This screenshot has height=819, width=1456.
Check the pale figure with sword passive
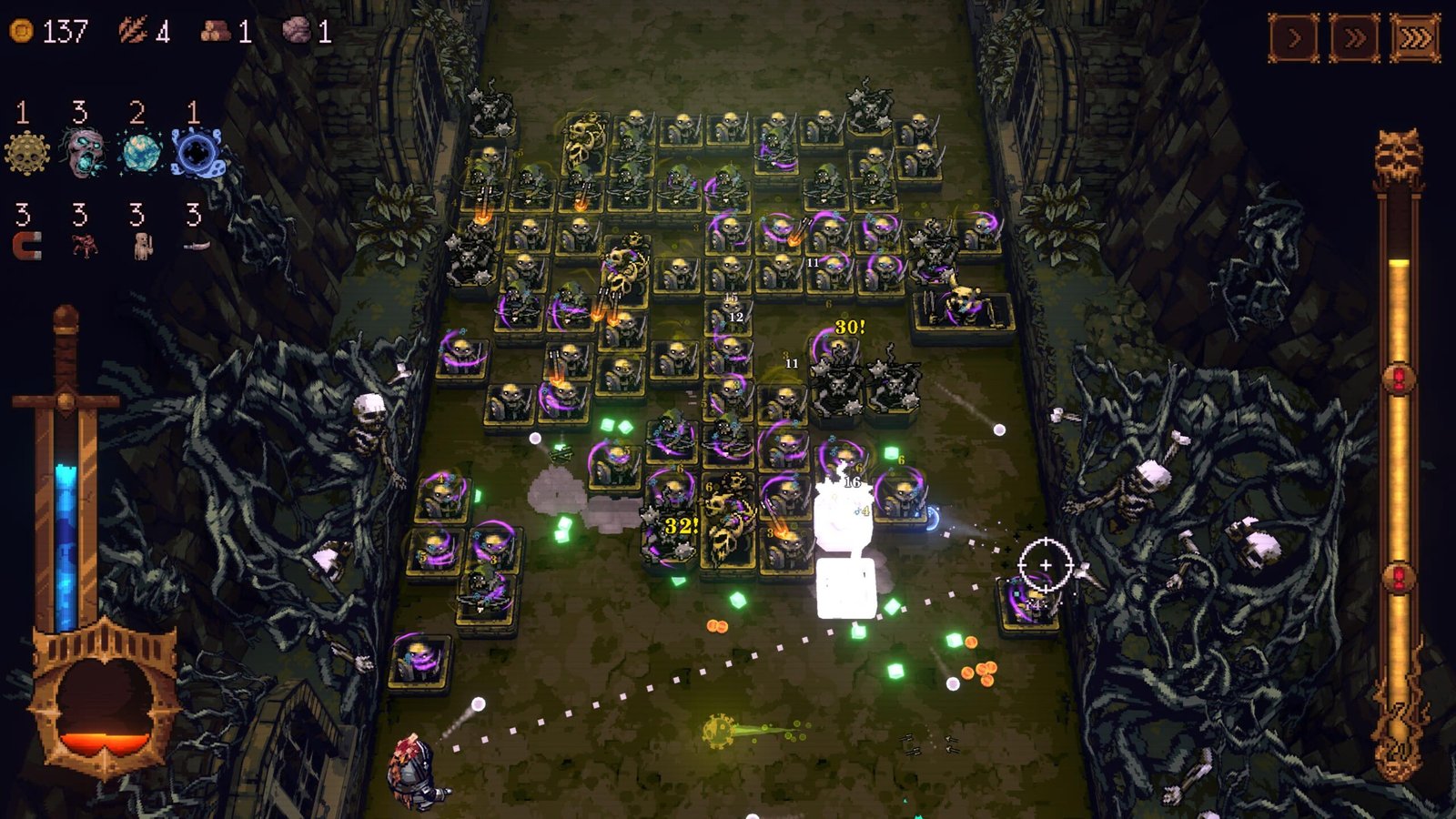(141, 245)
